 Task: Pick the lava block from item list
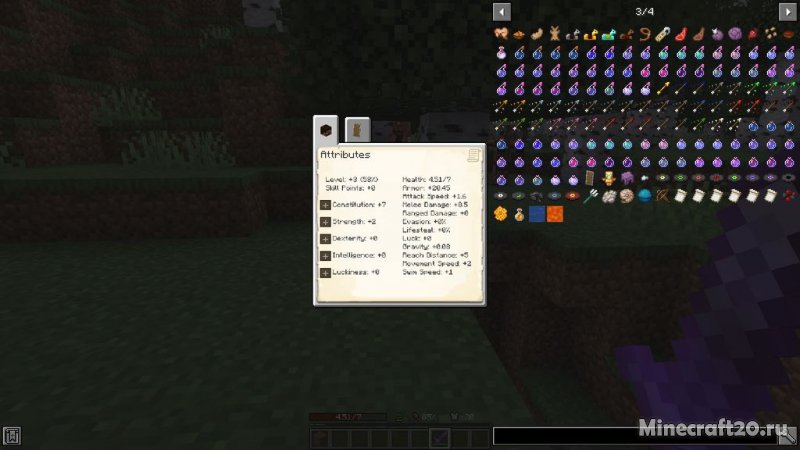pyautogui.click(x=555, y=214)
